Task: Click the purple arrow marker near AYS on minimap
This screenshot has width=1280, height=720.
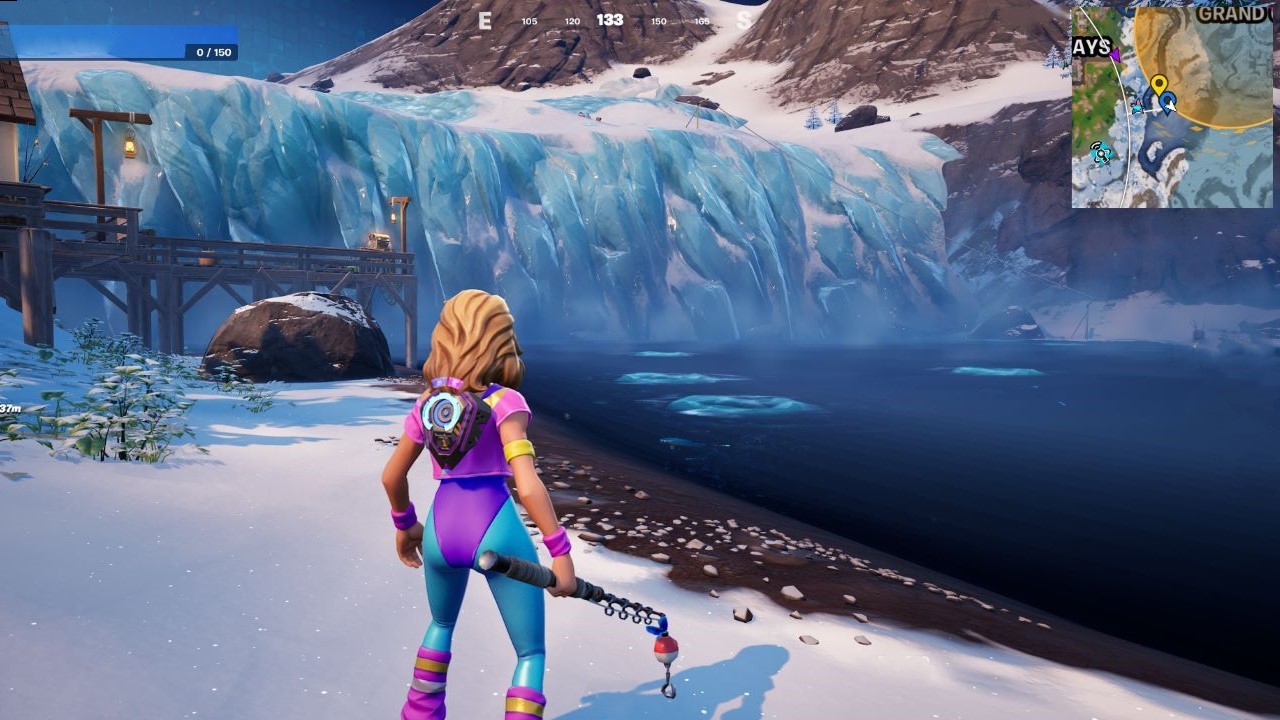Action: click(1115, 54)
